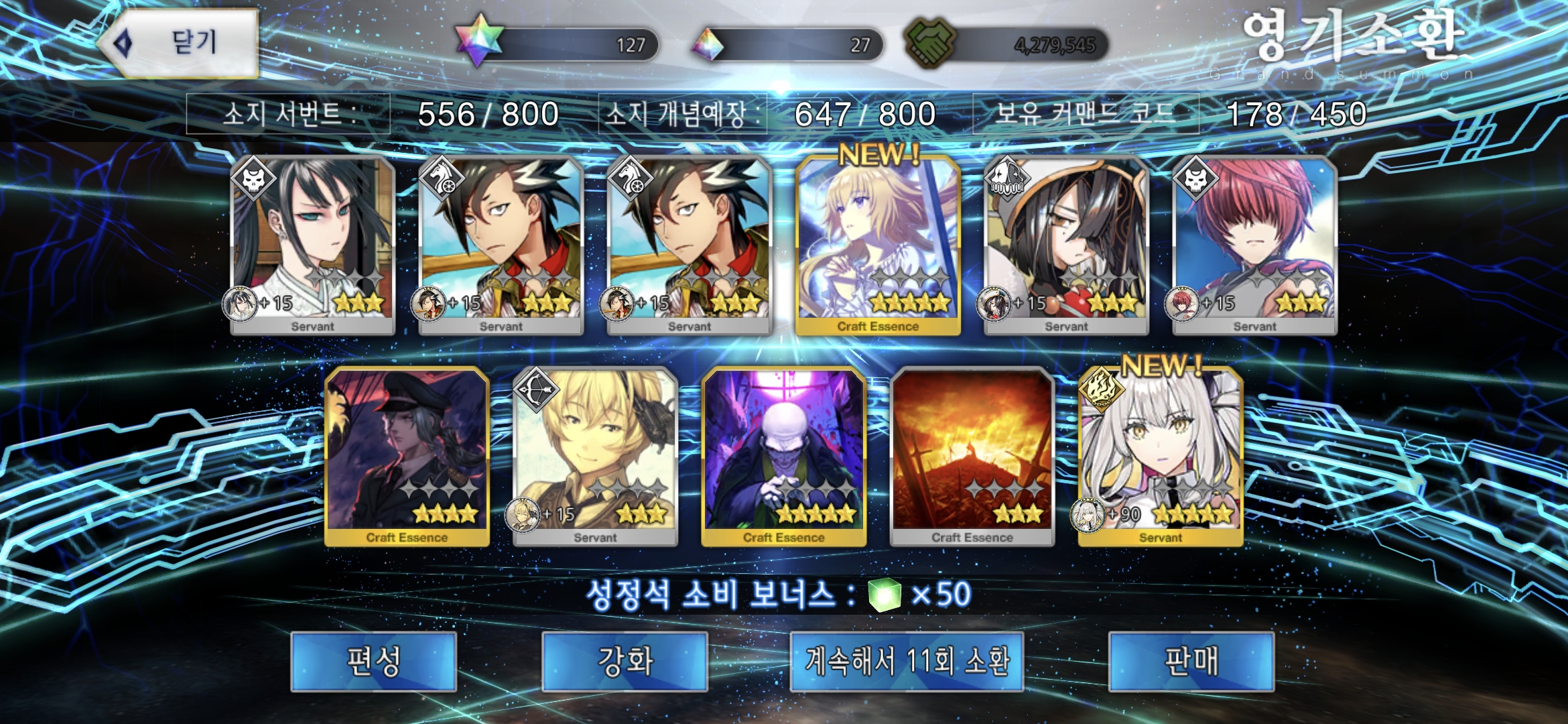View the bald old man purple Craft Essence

click(x=783, y=457)
